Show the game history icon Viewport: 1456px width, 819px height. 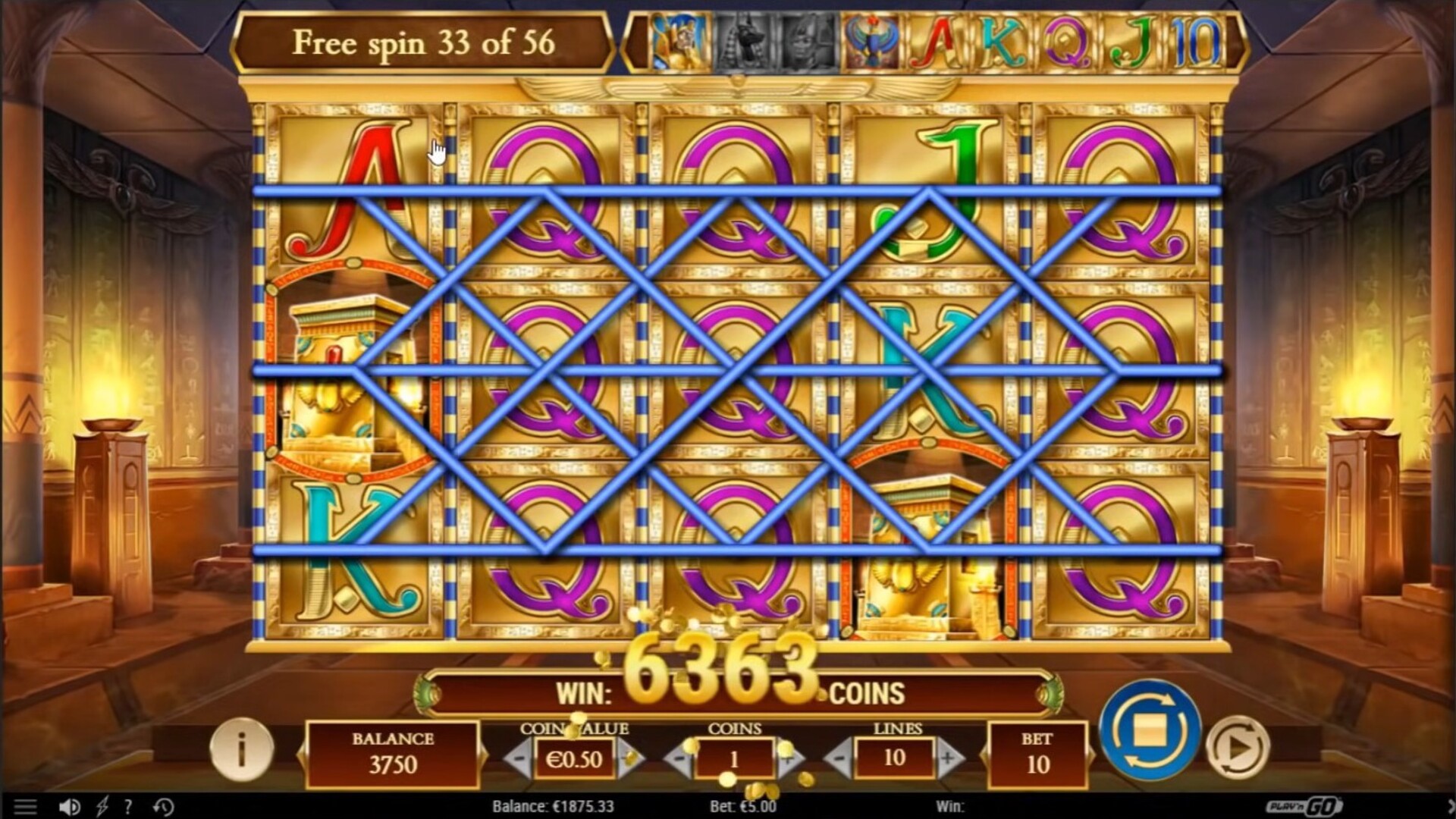(163, 807)
